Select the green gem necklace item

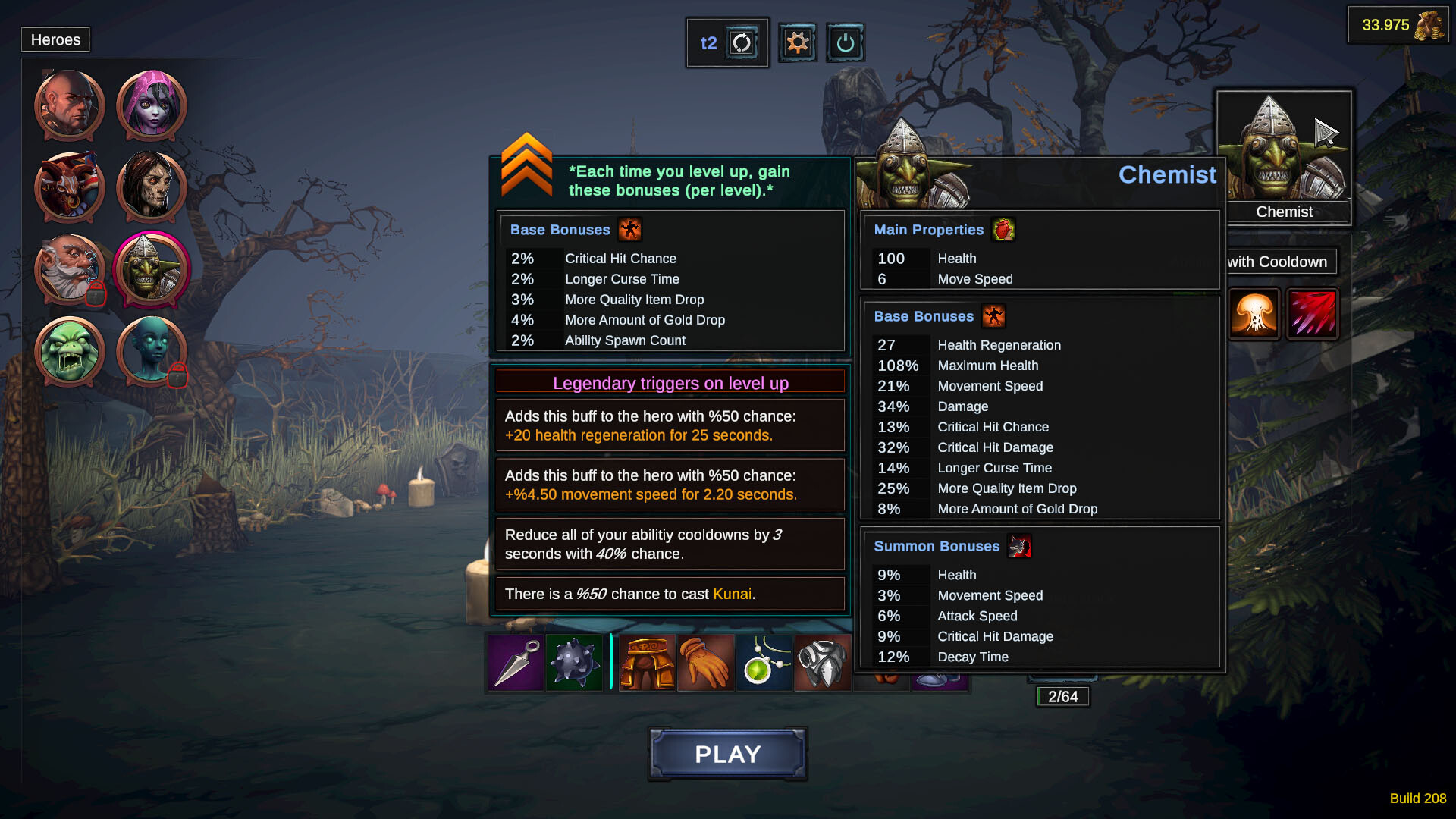(x=764, y=664)
